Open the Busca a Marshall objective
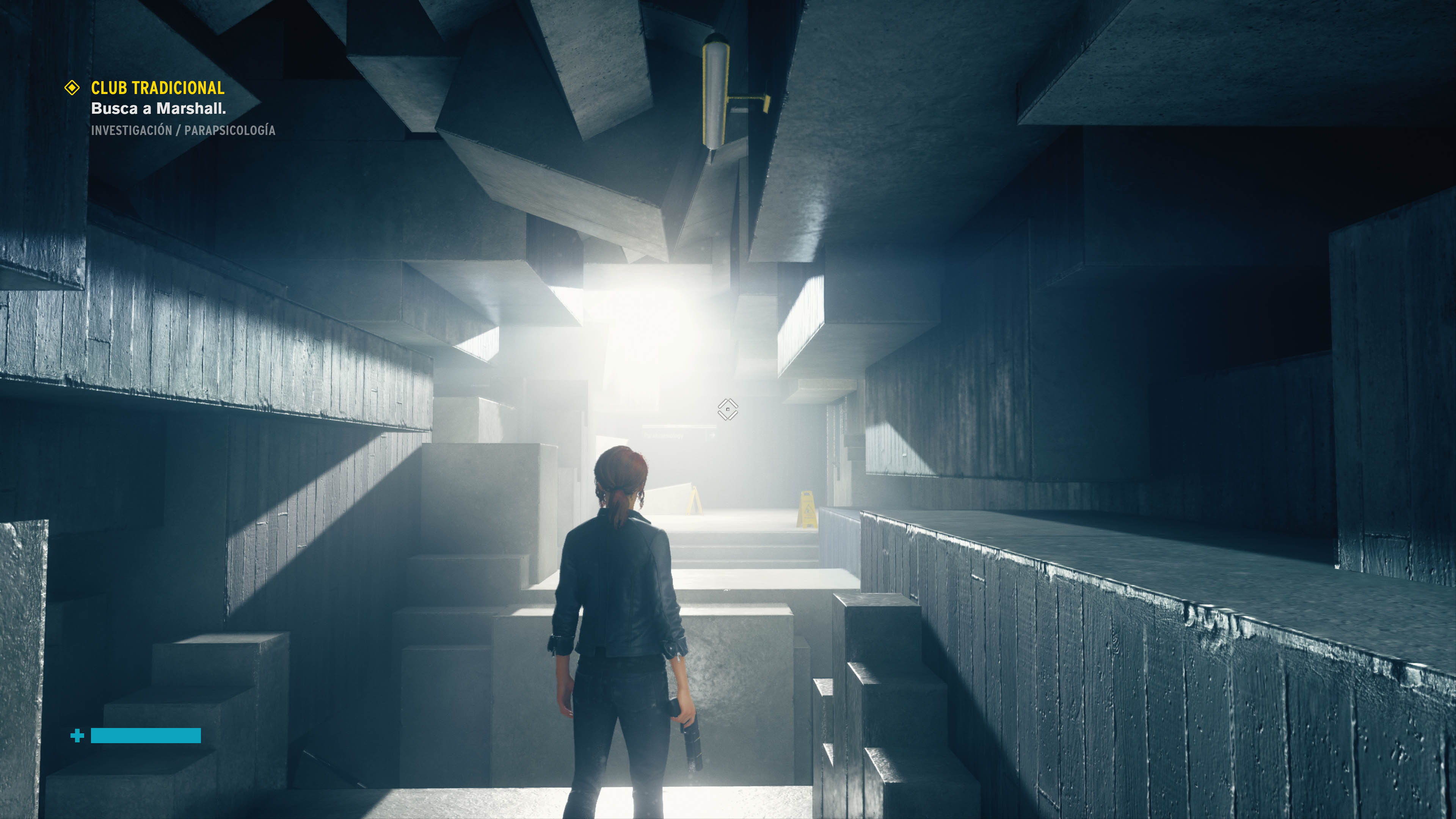This screenshot has height=819, width=1456. click(158, 108)
